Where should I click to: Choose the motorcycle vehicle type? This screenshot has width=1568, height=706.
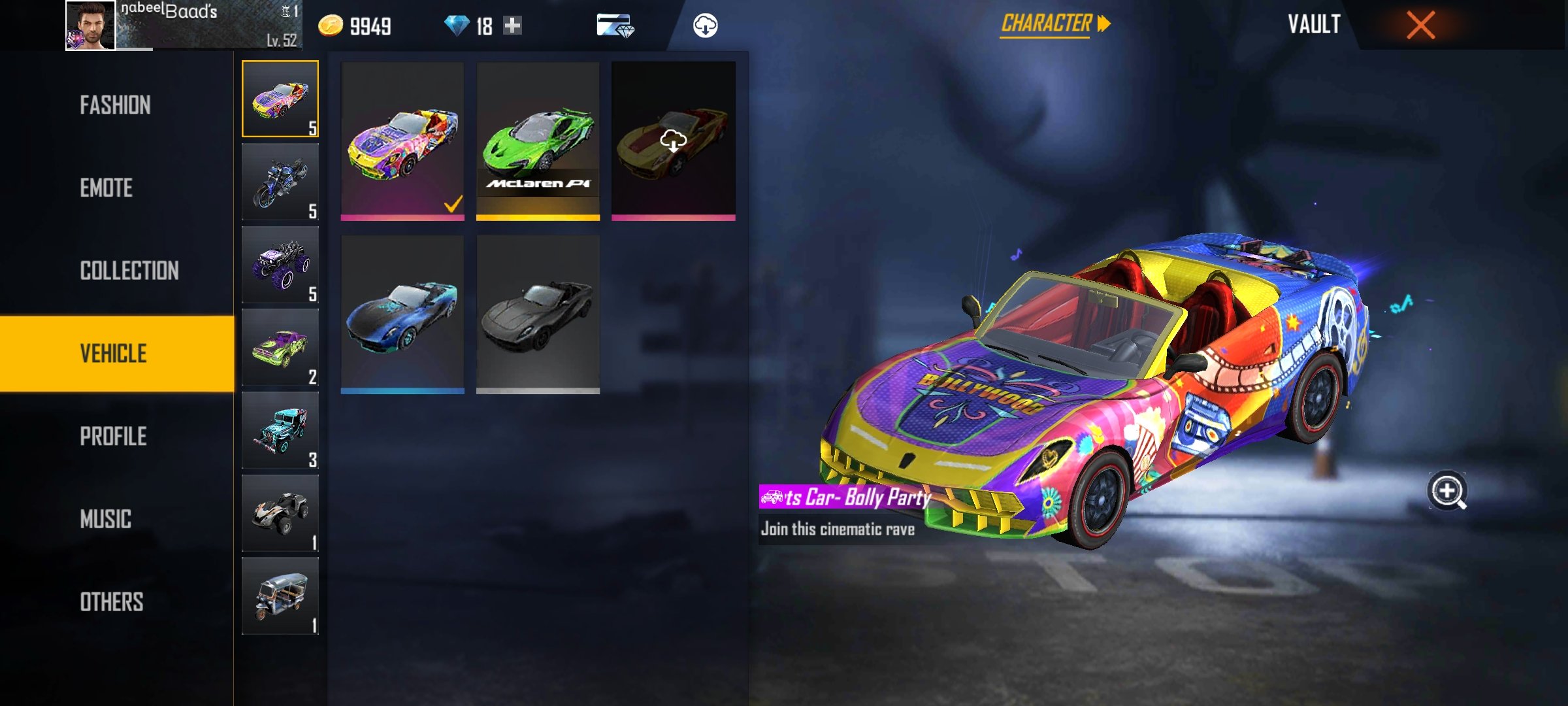(x=280, y=182)
